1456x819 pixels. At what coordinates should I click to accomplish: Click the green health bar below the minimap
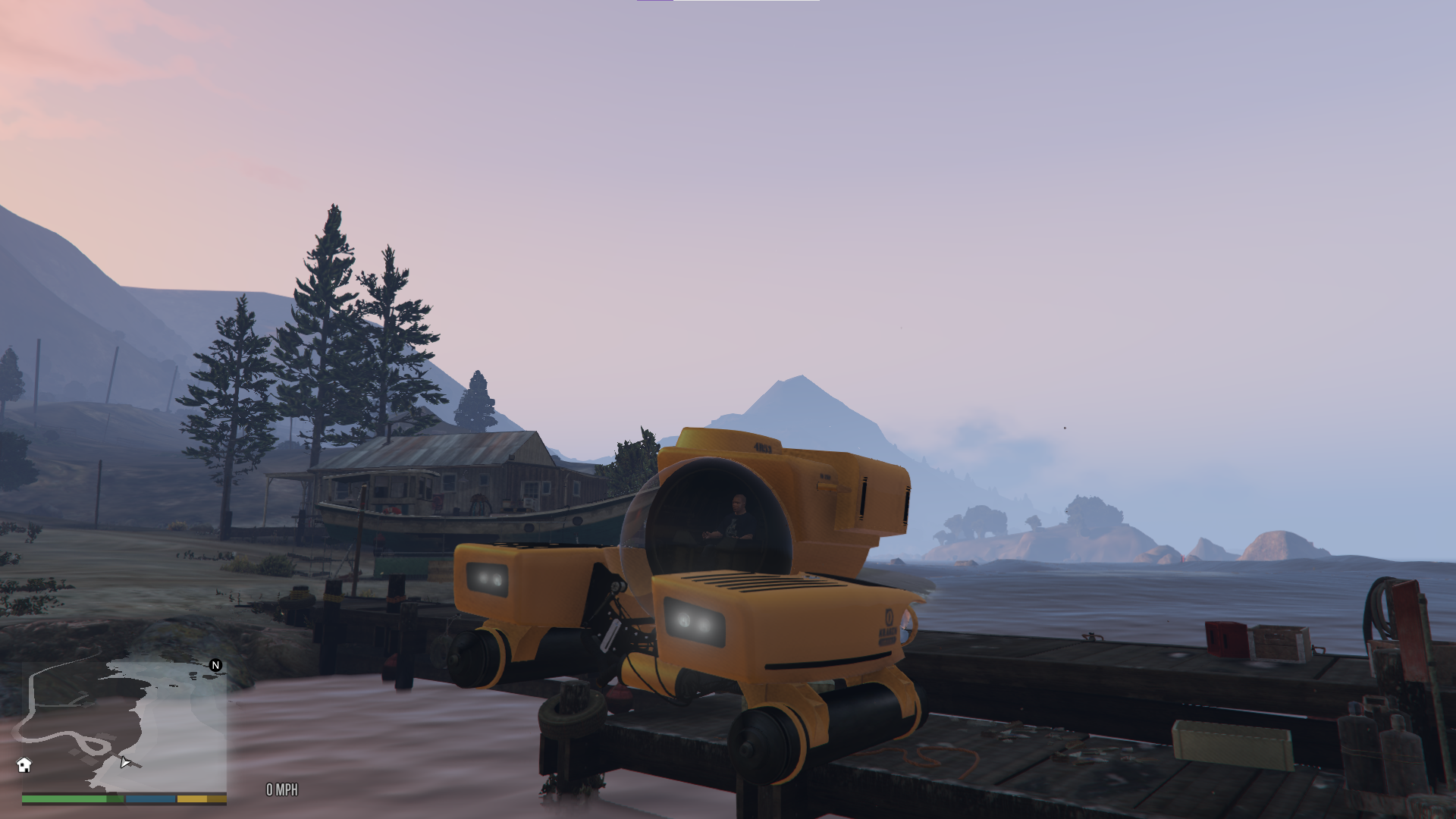tap(64, 799)
